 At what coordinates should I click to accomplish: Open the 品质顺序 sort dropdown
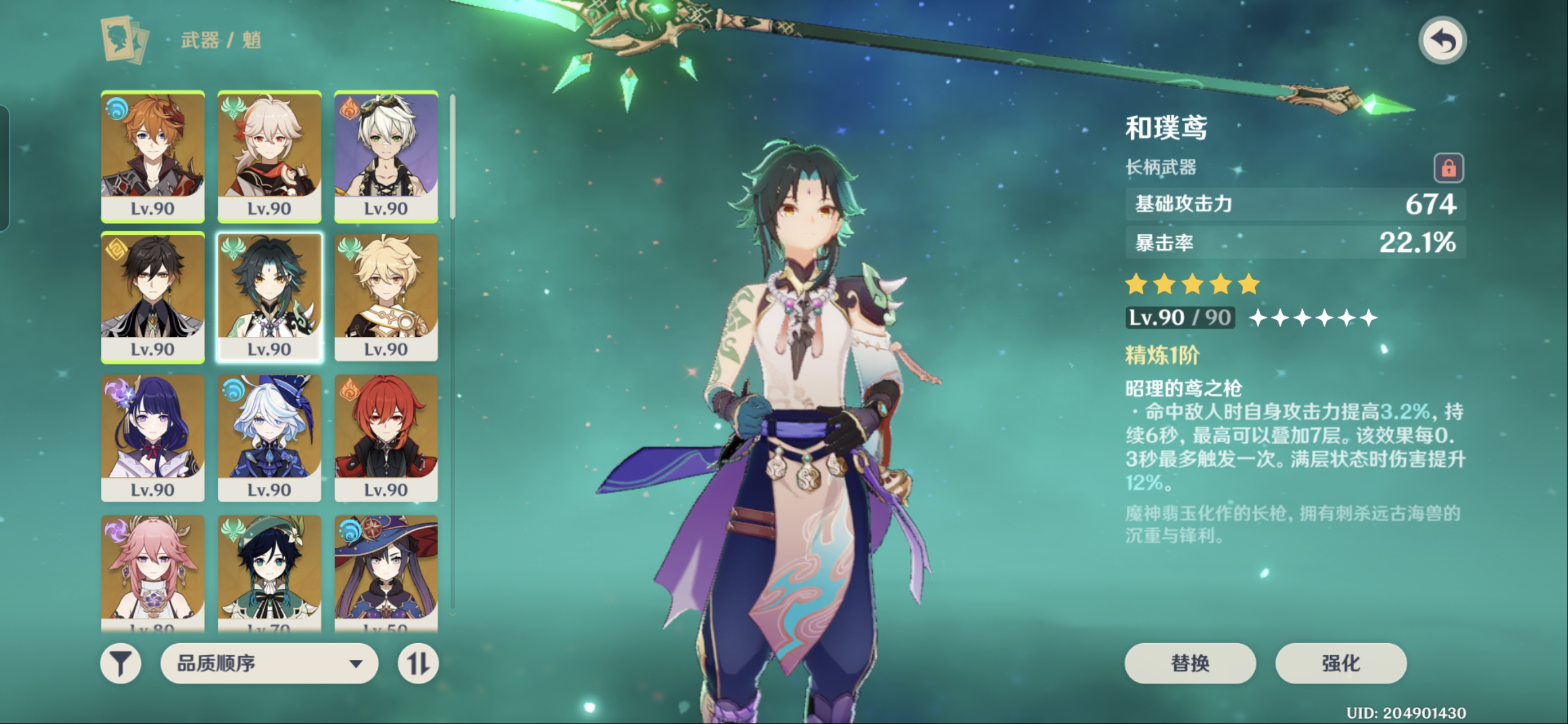[269, 663]
